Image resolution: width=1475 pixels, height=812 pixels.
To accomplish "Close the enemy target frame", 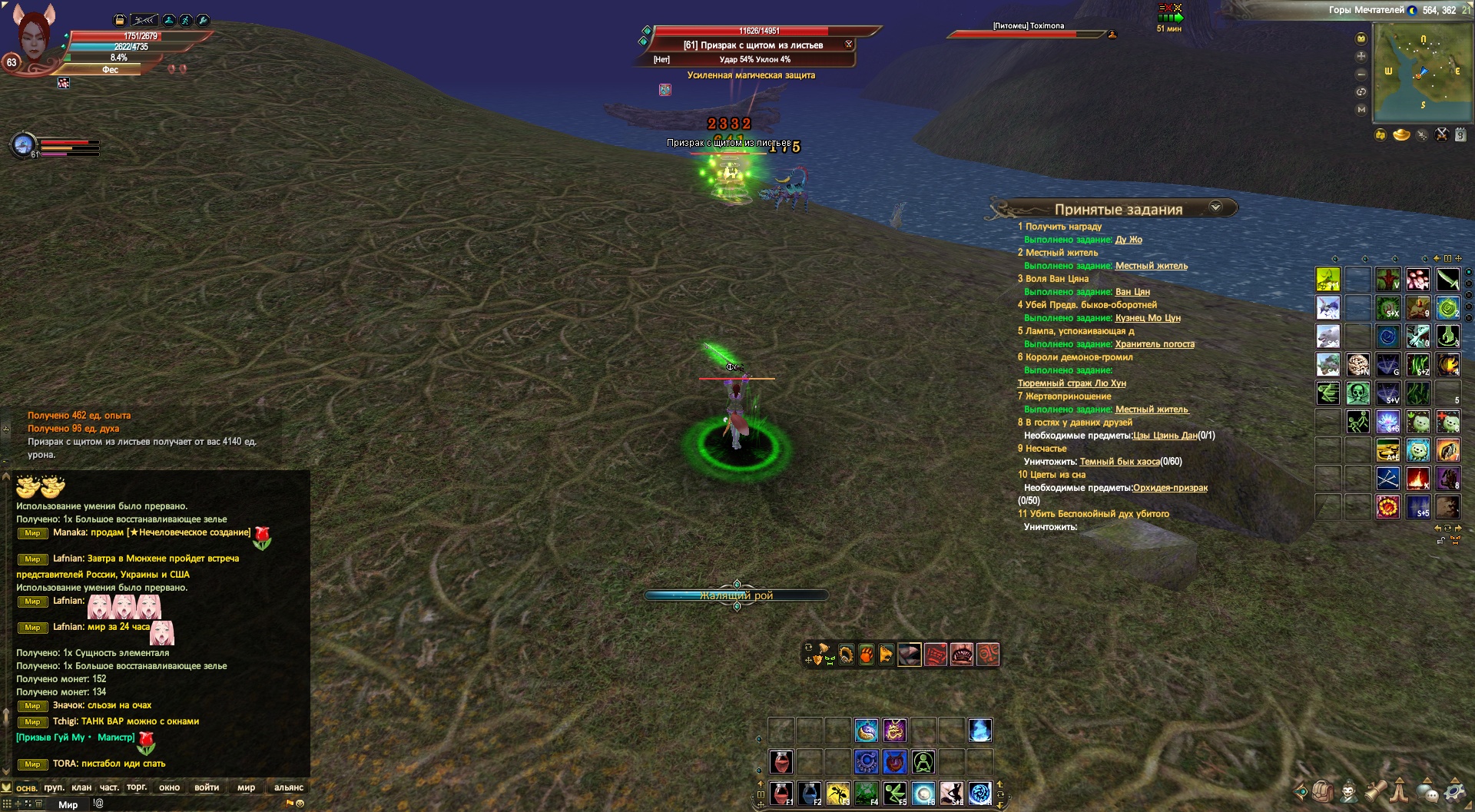I will click(x=849, y=45).
